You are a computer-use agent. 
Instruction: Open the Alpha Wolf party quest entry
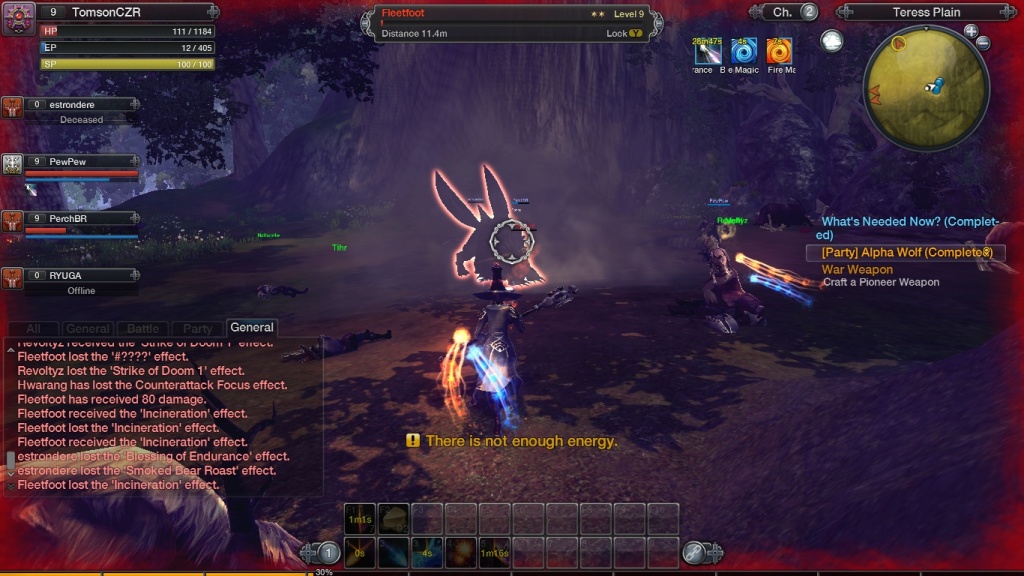pos(906,253)
